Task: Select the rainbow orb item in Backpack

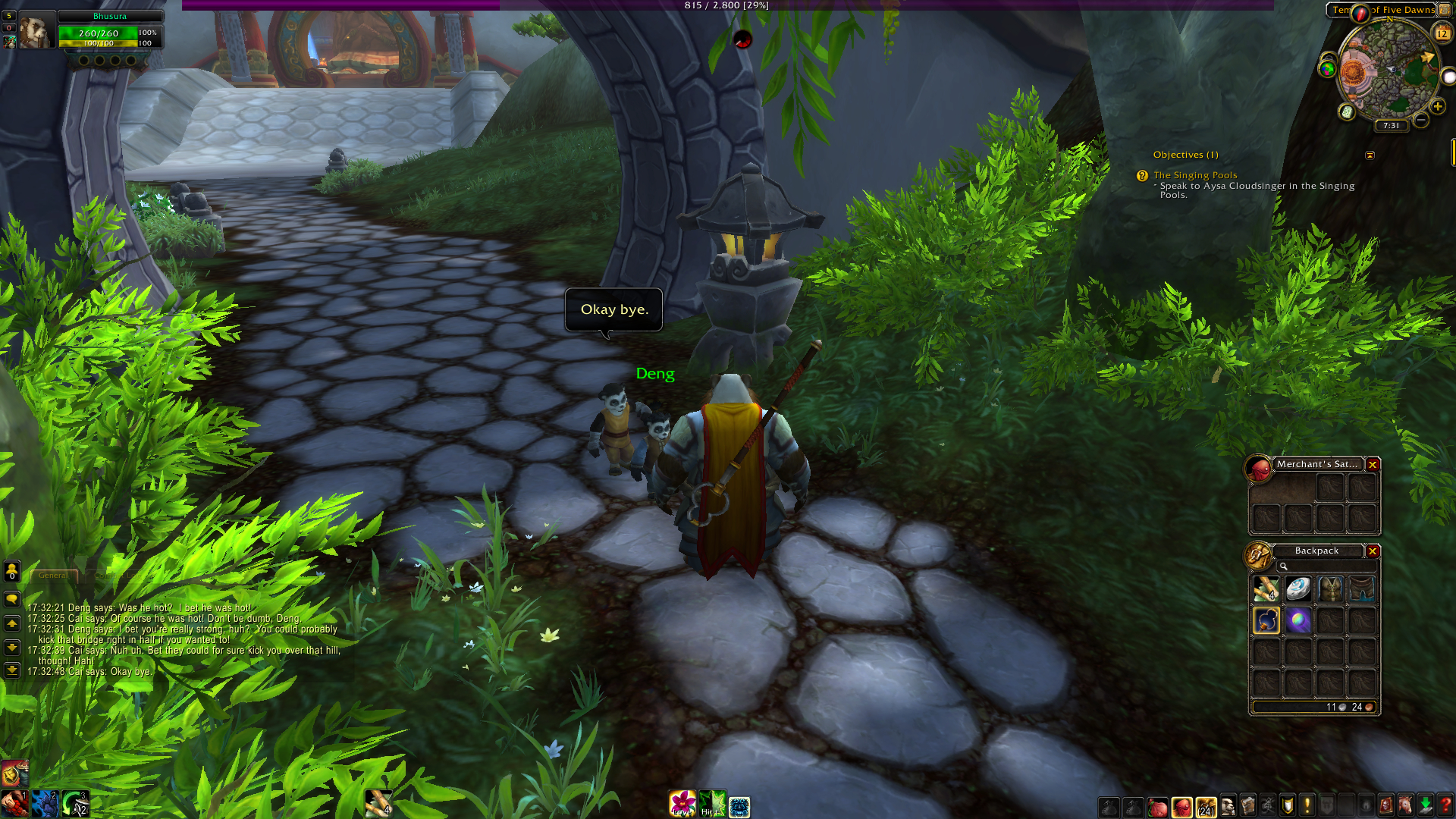Action: pos(1298,620)
